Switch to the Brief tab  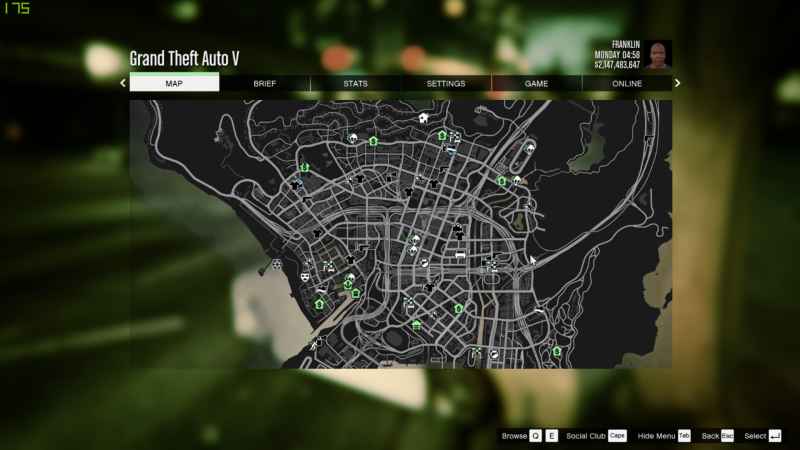coord(265,84)
